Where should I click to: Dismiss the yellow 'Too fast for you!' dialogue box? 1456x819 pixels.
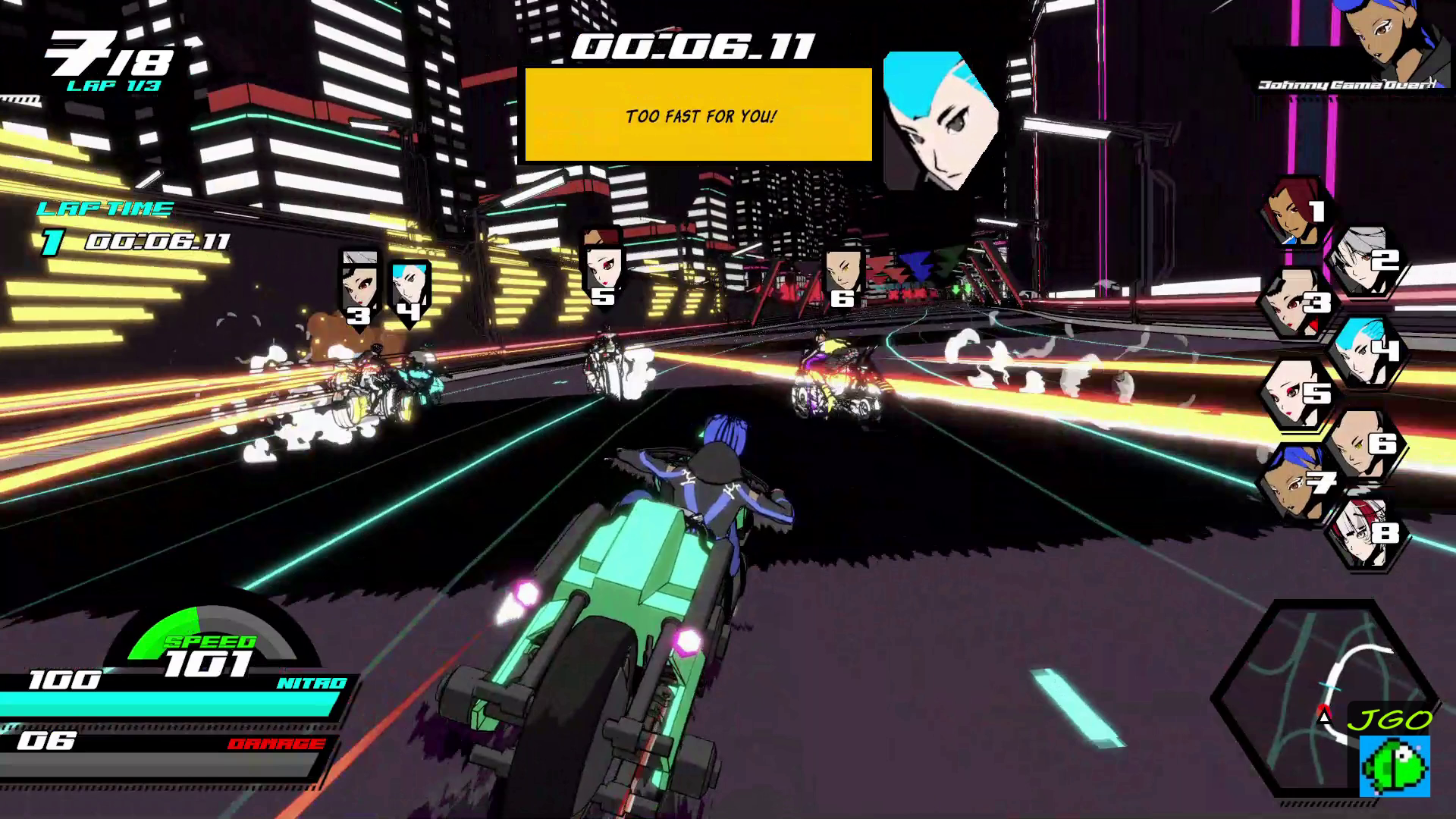tap(698, 115)
